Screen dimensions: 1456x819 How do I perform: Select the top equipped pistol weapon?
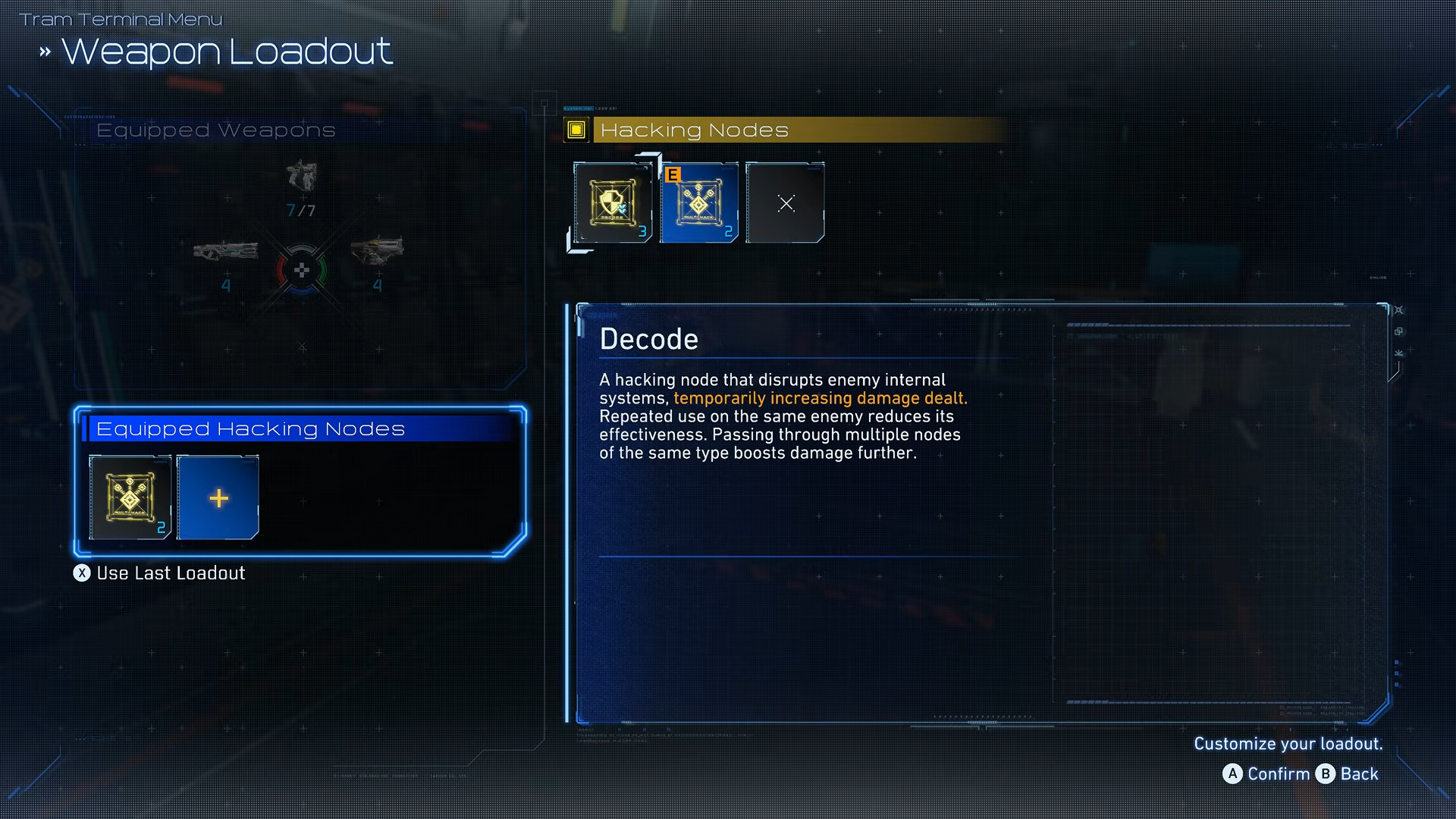(x=302, y=176)
